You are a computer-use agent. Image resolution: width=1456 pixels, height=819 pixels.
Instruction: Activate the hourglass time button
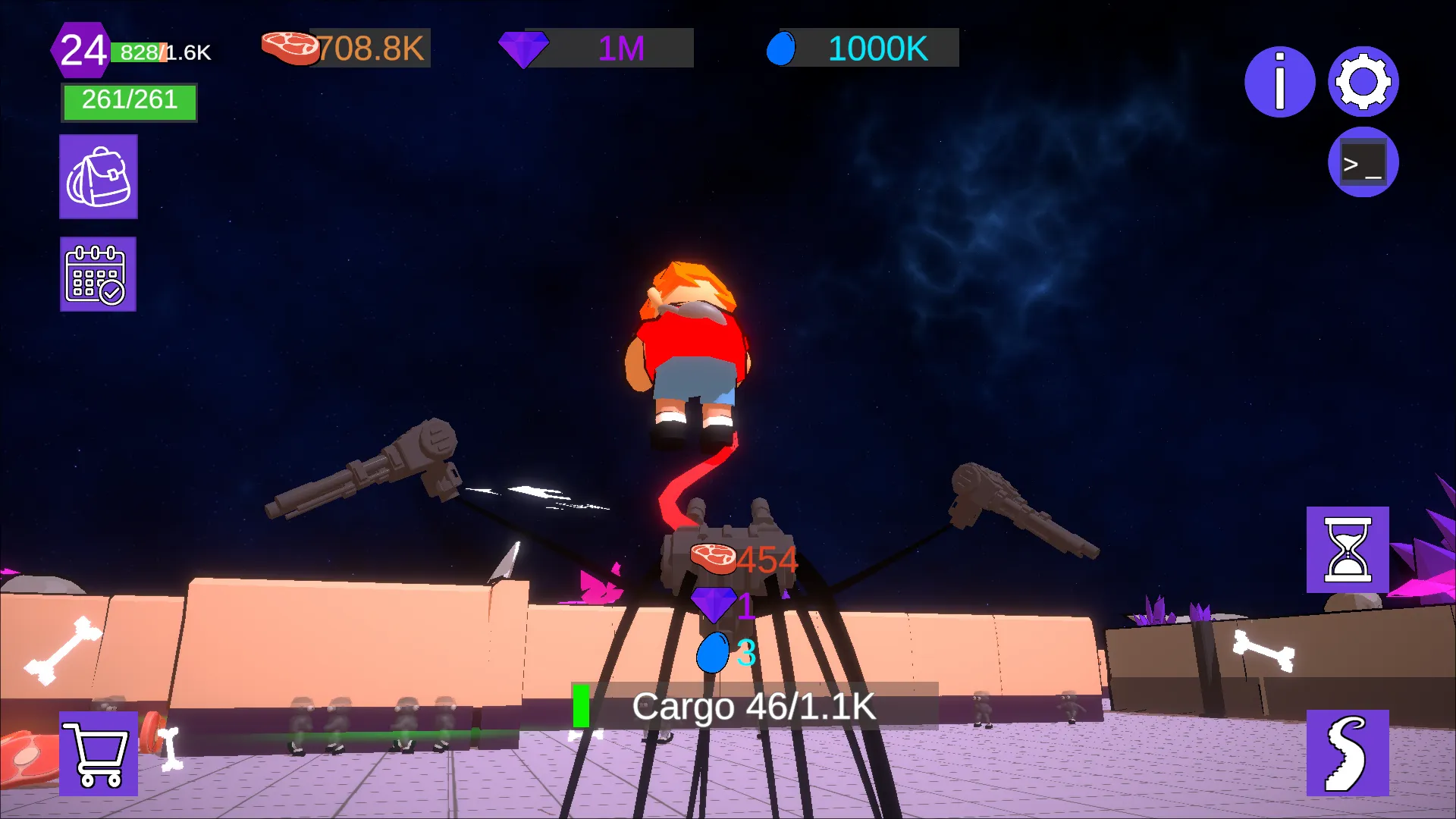coord(1347,550)
